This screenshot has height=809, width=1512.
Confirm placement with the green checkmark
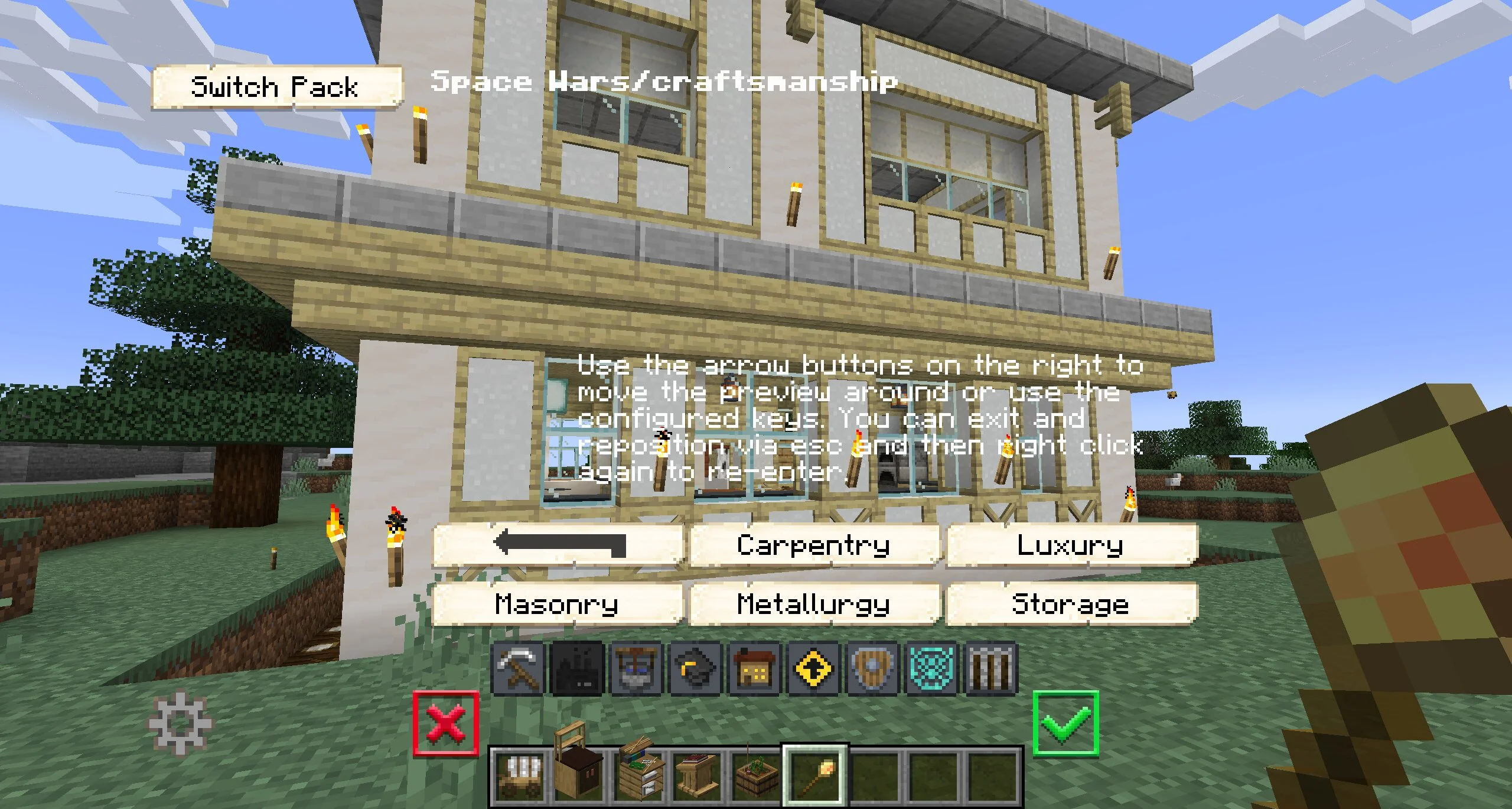(1066, 723)
